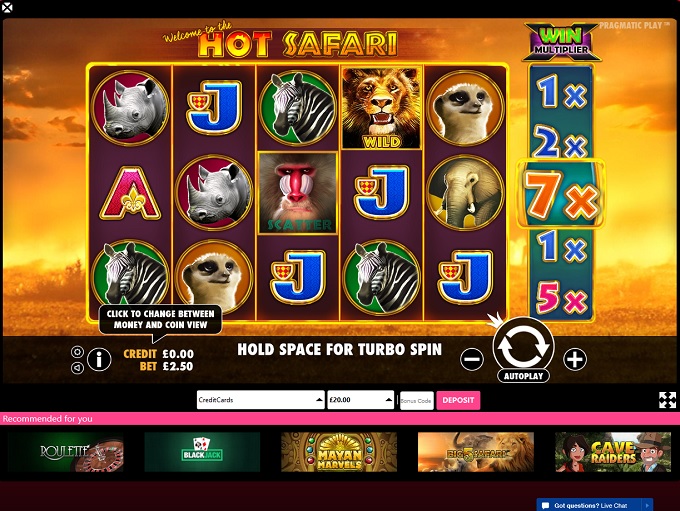The height and width of the screenshot is (511, 680).
Task: Decrease the bet with the minus button
Action: 473,359
